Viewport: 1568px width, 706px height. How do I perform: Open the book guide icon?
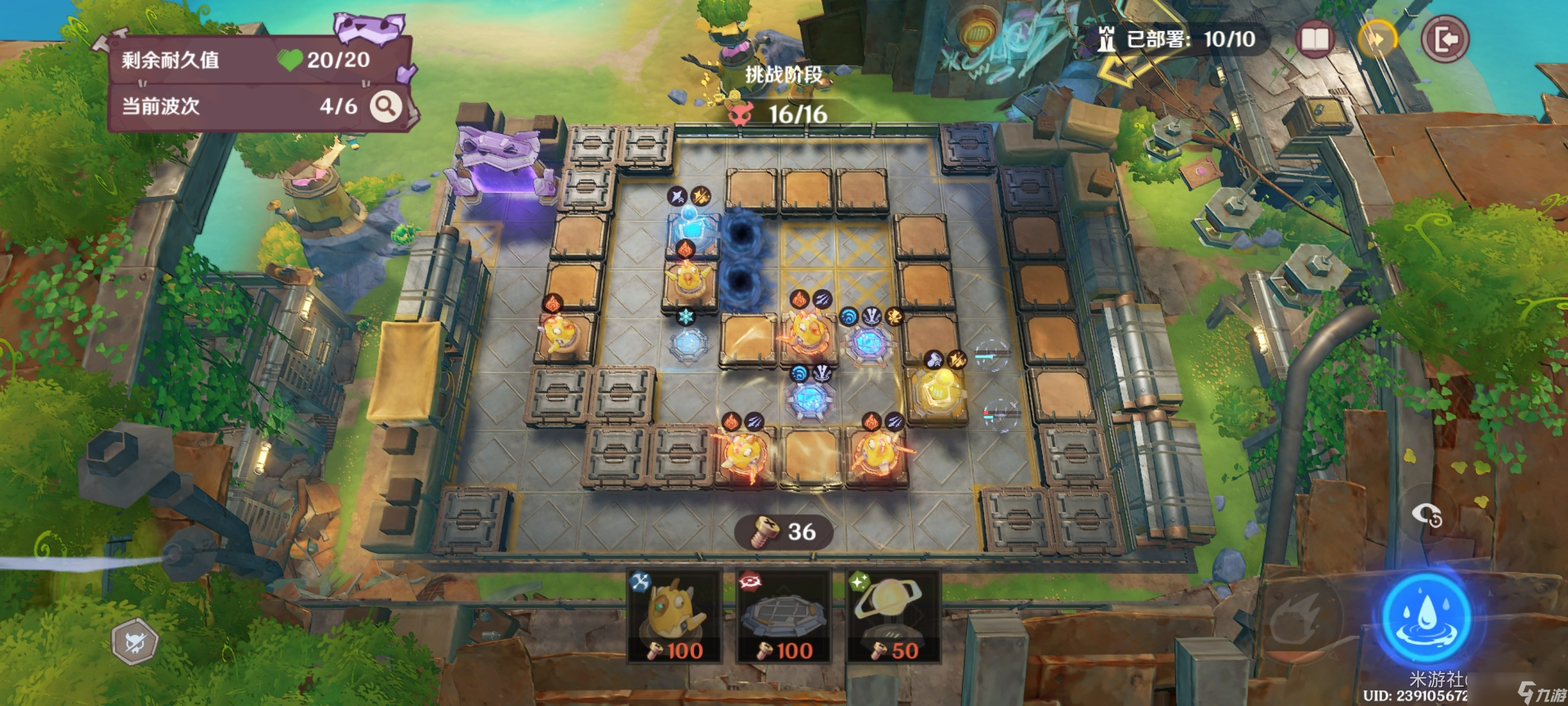click(x=1314, y=40)
